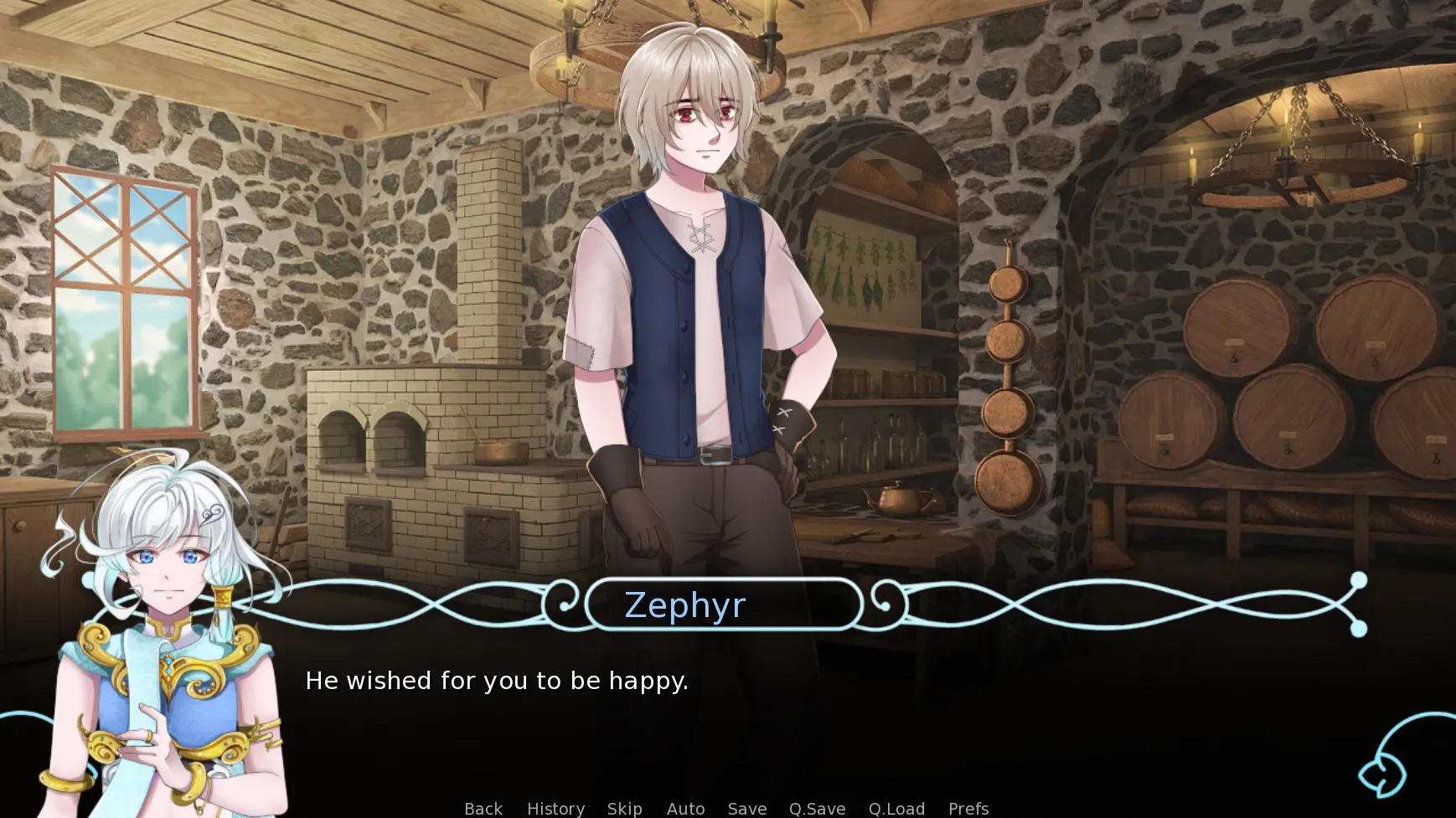Image resolution: width=1456 pixels, height=818 pixels.
Task: Open the Prefs settings screen
Action: [968, 808]
